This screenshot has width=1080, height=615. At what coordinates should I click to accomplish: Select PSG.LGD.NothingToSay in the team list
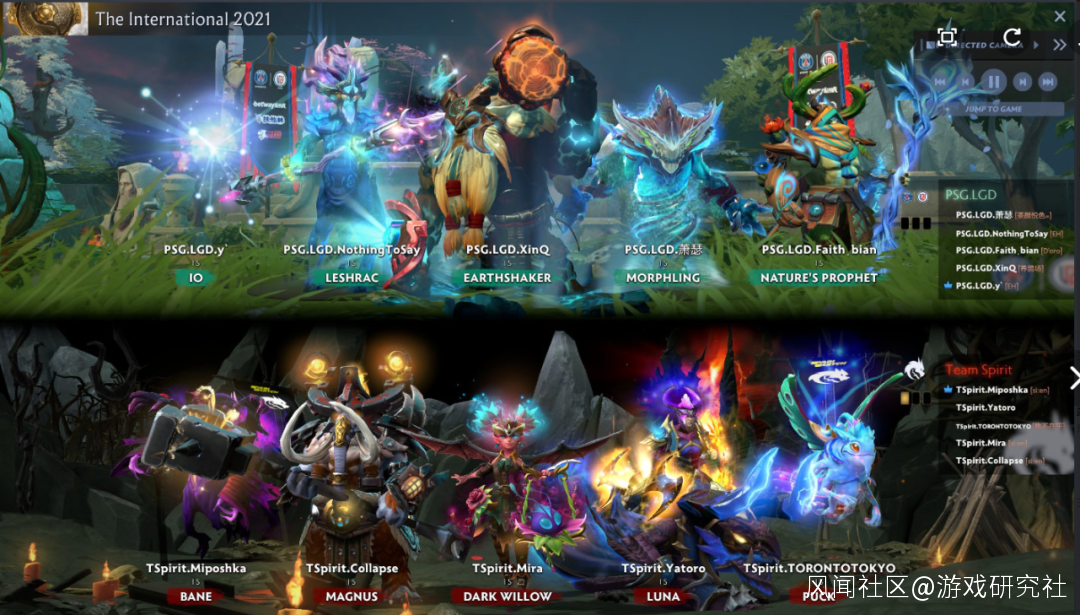1000,233
